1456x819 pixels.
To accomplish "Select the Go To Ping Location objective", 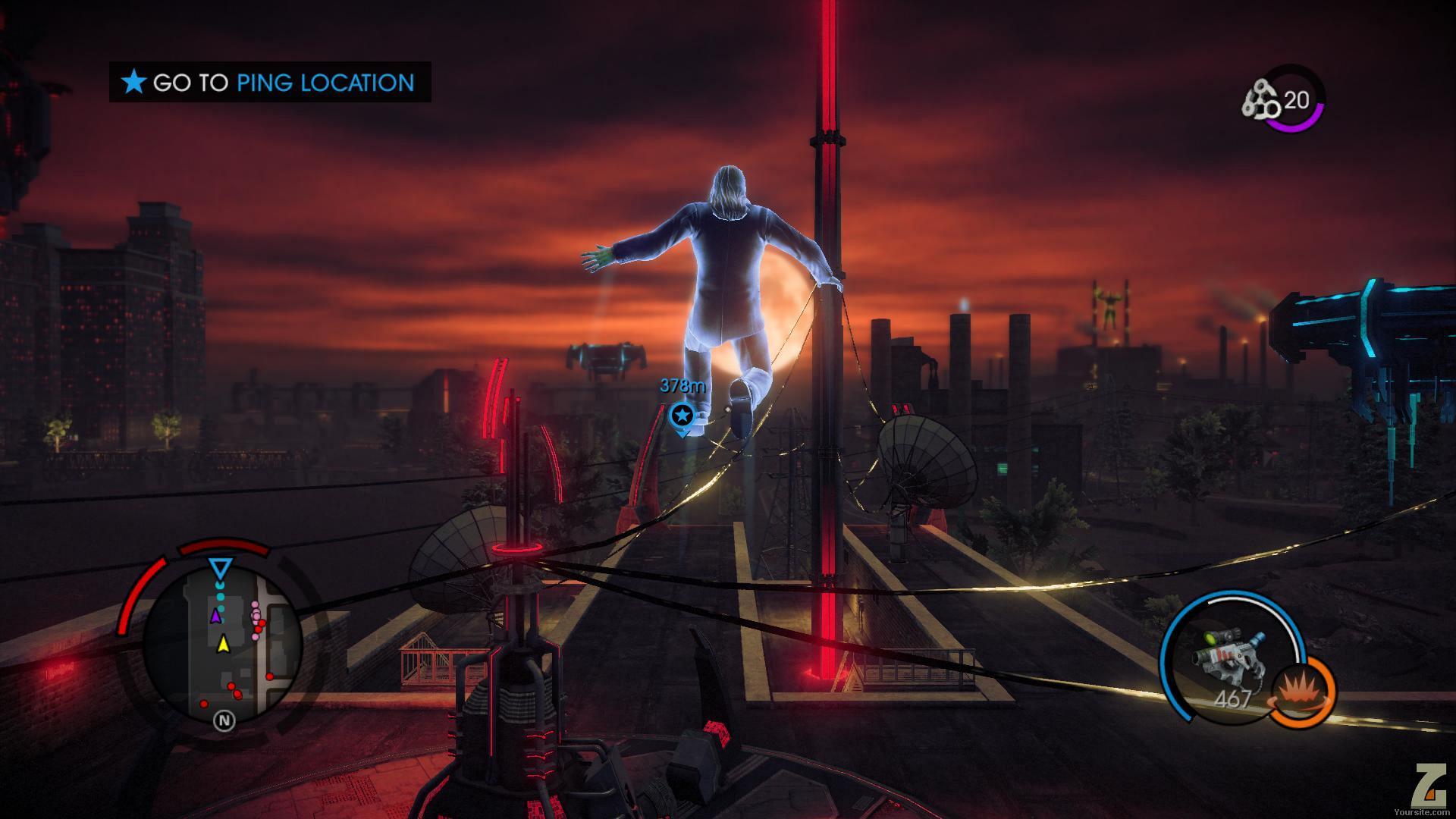I will pyautogui.click(x=270, y=82).
